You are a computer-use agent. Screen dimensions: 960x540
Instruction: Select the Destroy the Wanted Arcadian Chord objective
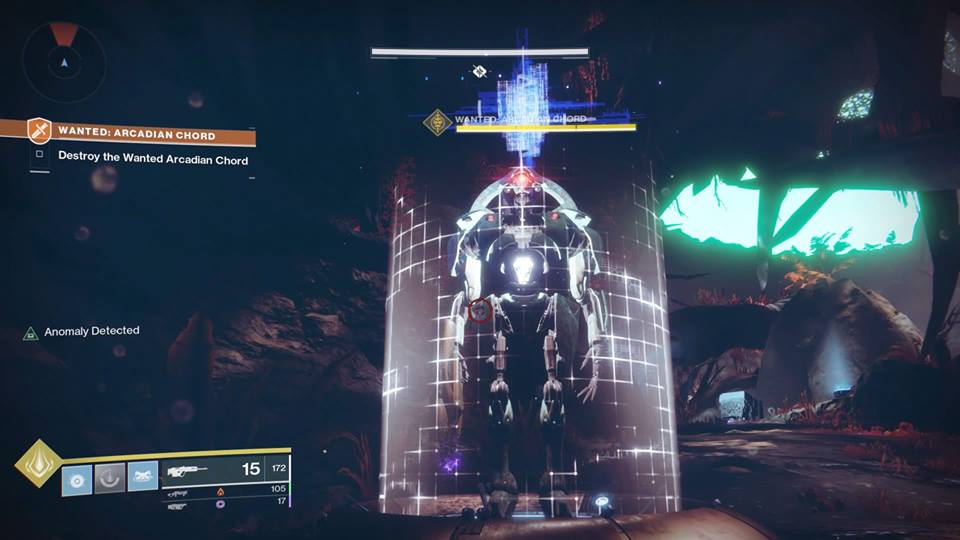click(x=152, y=158)
